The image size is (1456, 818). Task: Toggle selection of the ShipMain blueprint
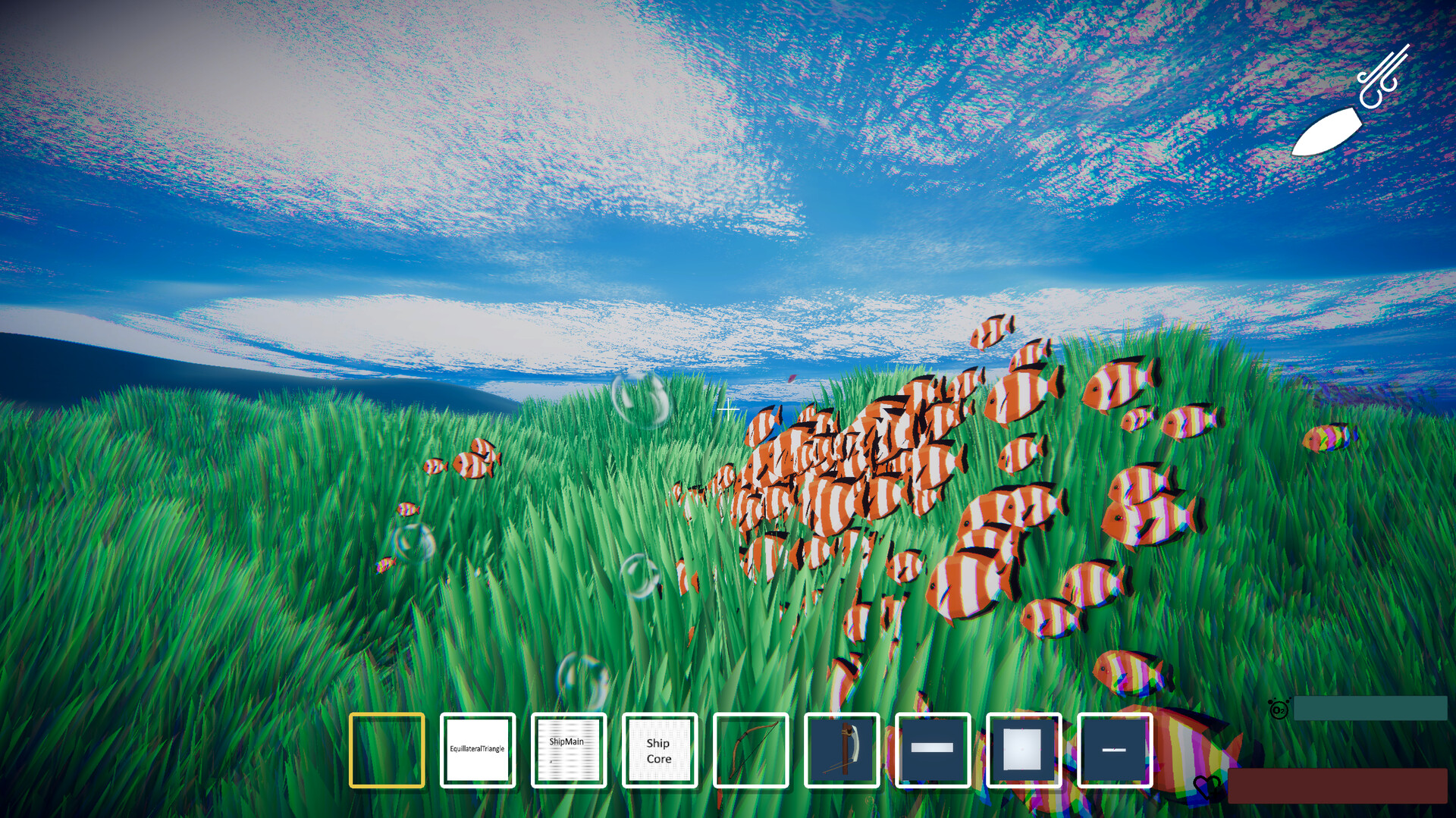pyautogui.click(x=569, y=751)
